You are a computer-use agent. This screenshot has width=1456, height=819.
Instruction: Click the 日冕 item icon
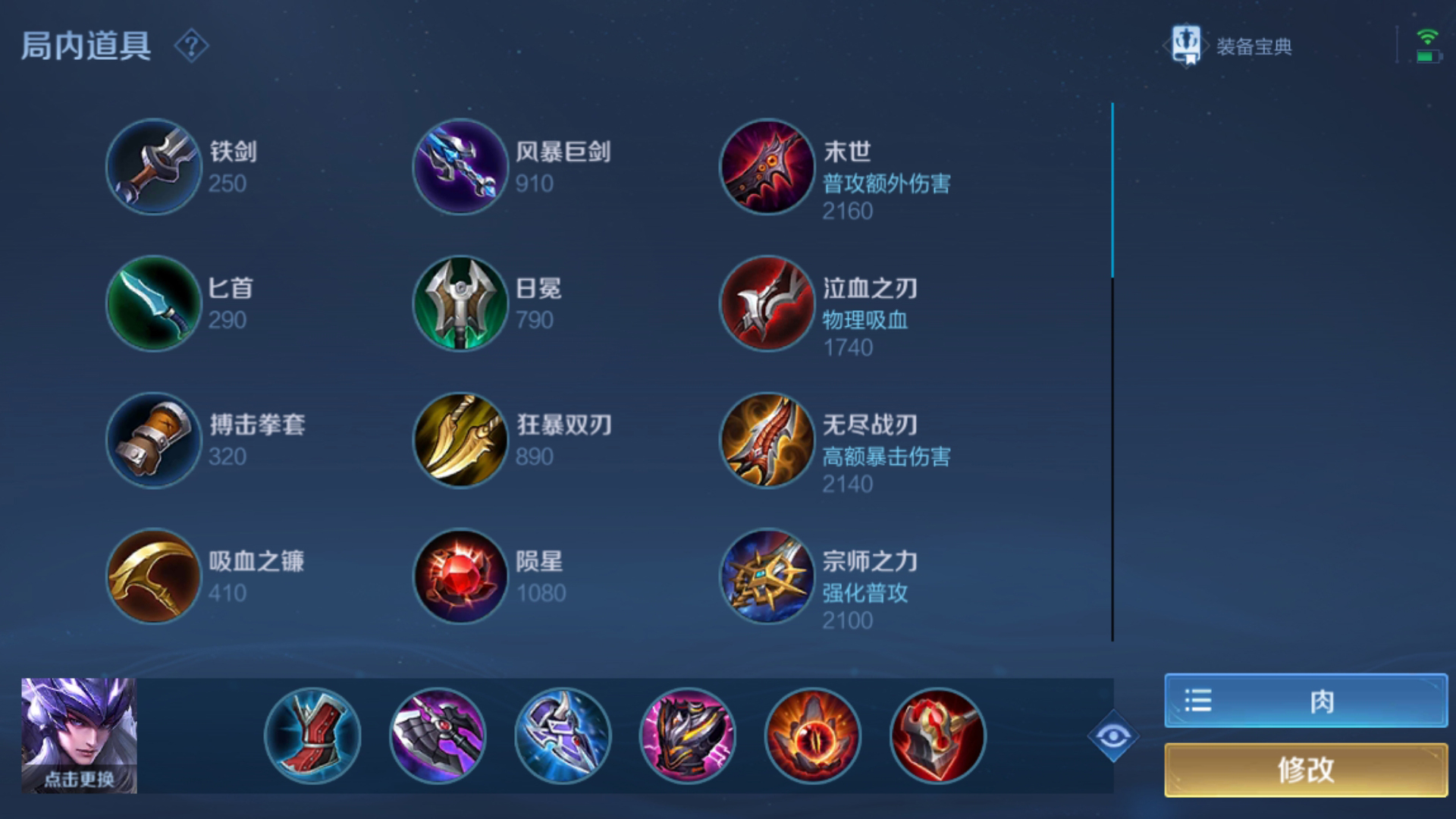(460, 303)
